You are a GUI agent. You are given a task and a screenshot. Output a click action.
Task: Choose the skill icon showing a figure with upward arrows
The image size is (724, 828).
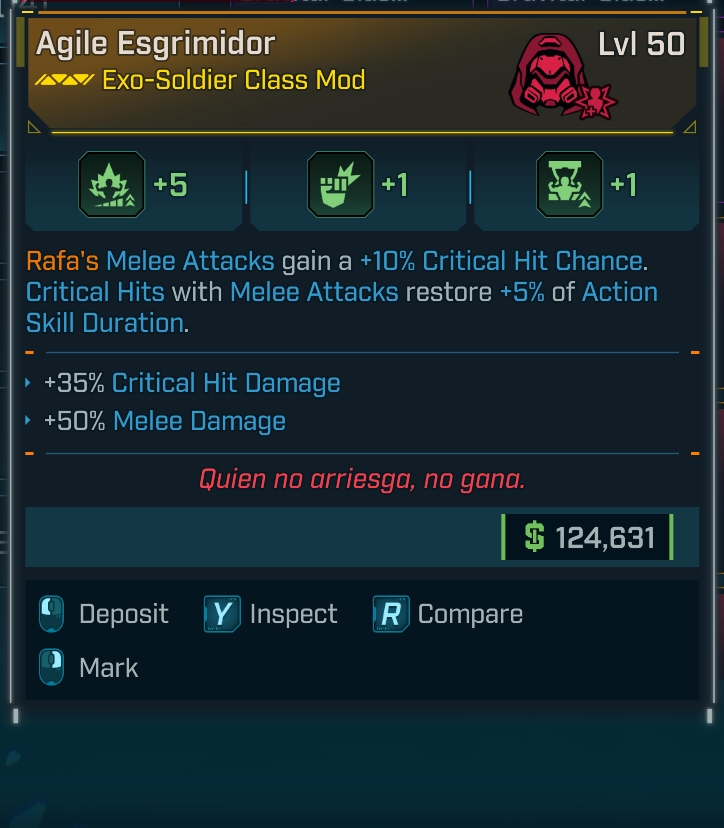click(x=569, y=185)
